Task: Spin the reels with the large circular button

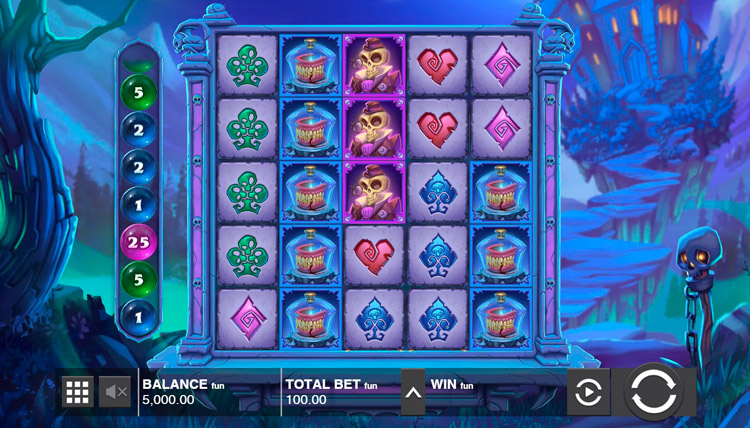Action: 654,391
